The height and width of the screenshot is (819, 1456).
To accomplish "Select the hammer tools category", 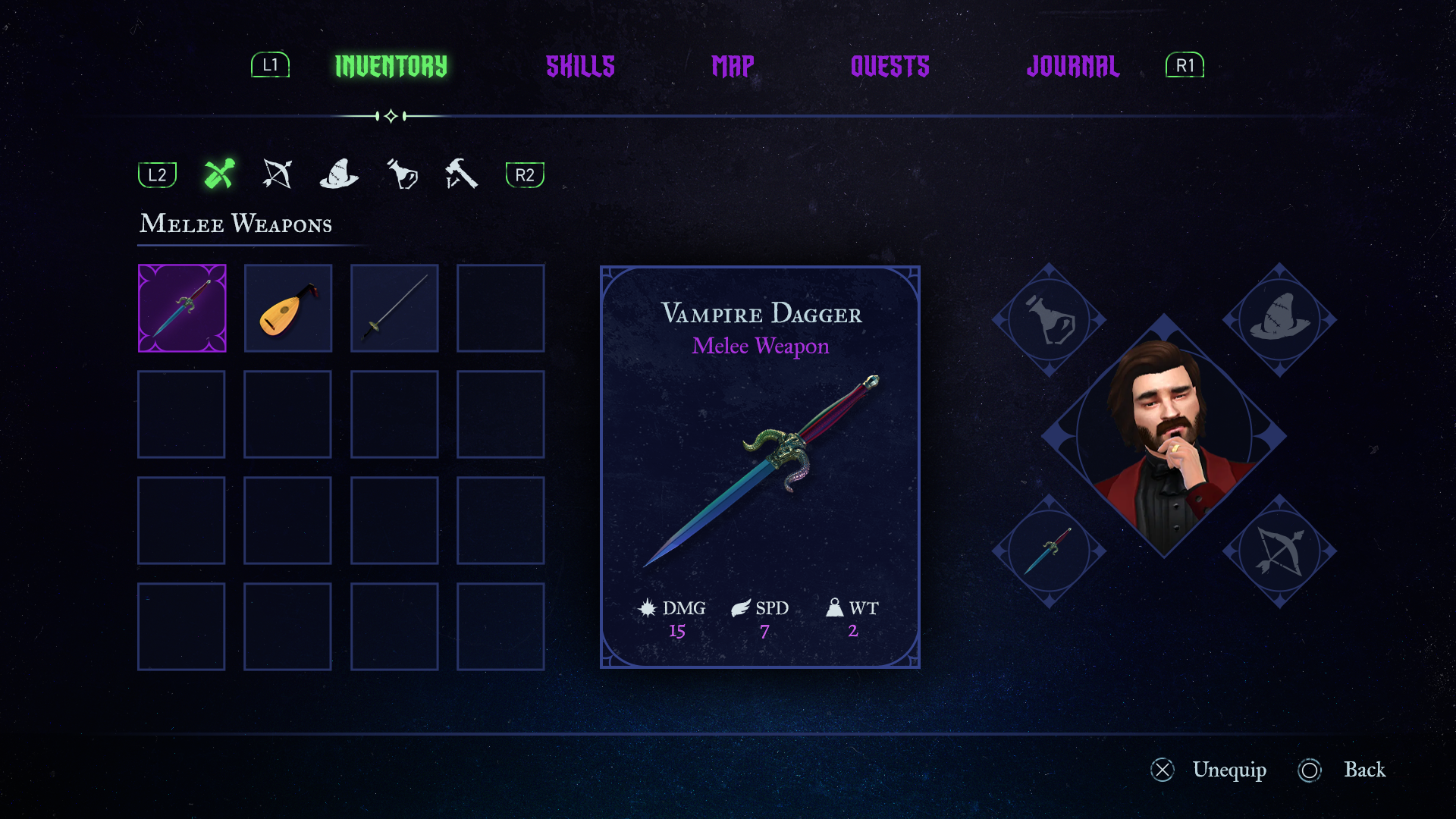I will [461, 174].
